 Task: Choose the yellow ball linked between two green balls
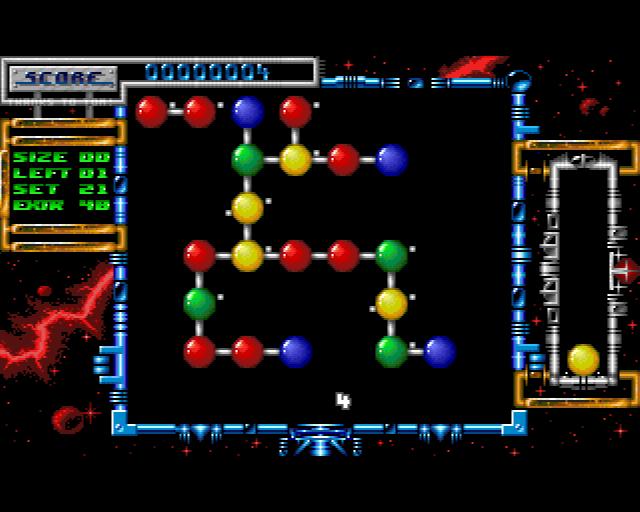point(391,304)
